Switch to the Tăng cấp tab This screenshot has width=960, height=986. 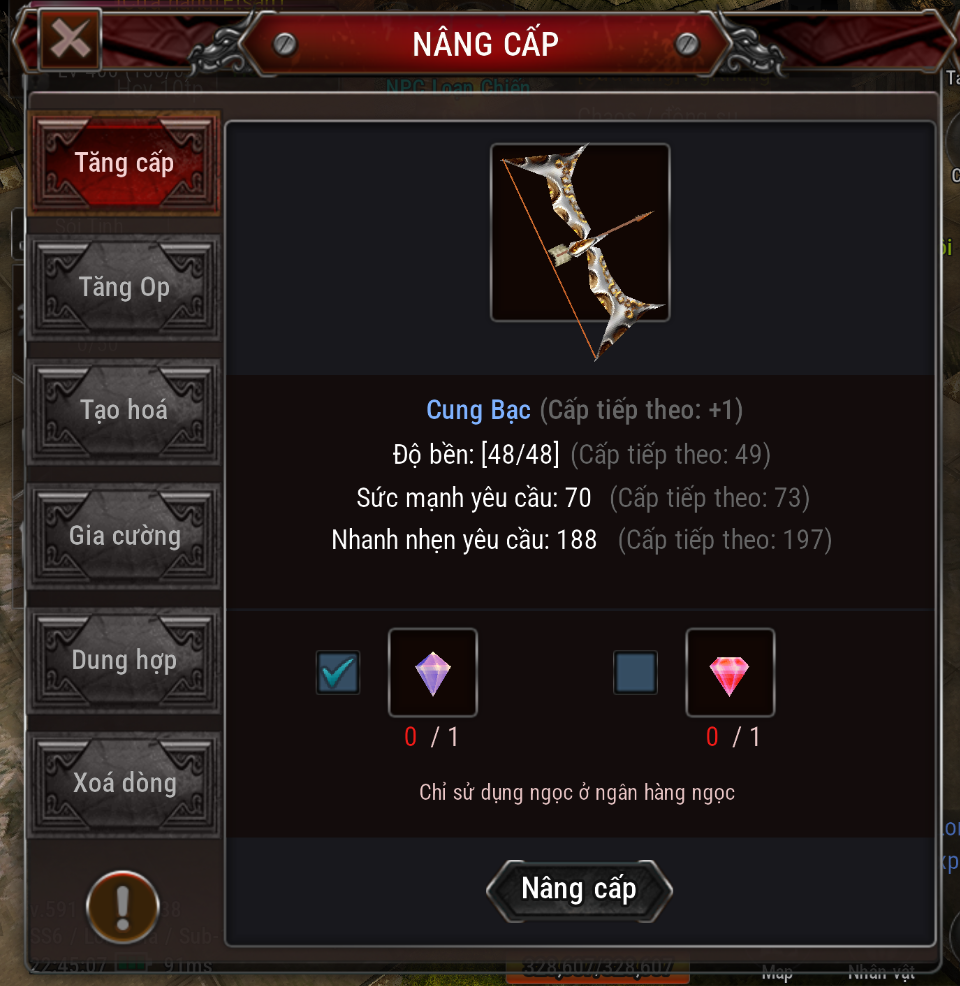point(124,163)
